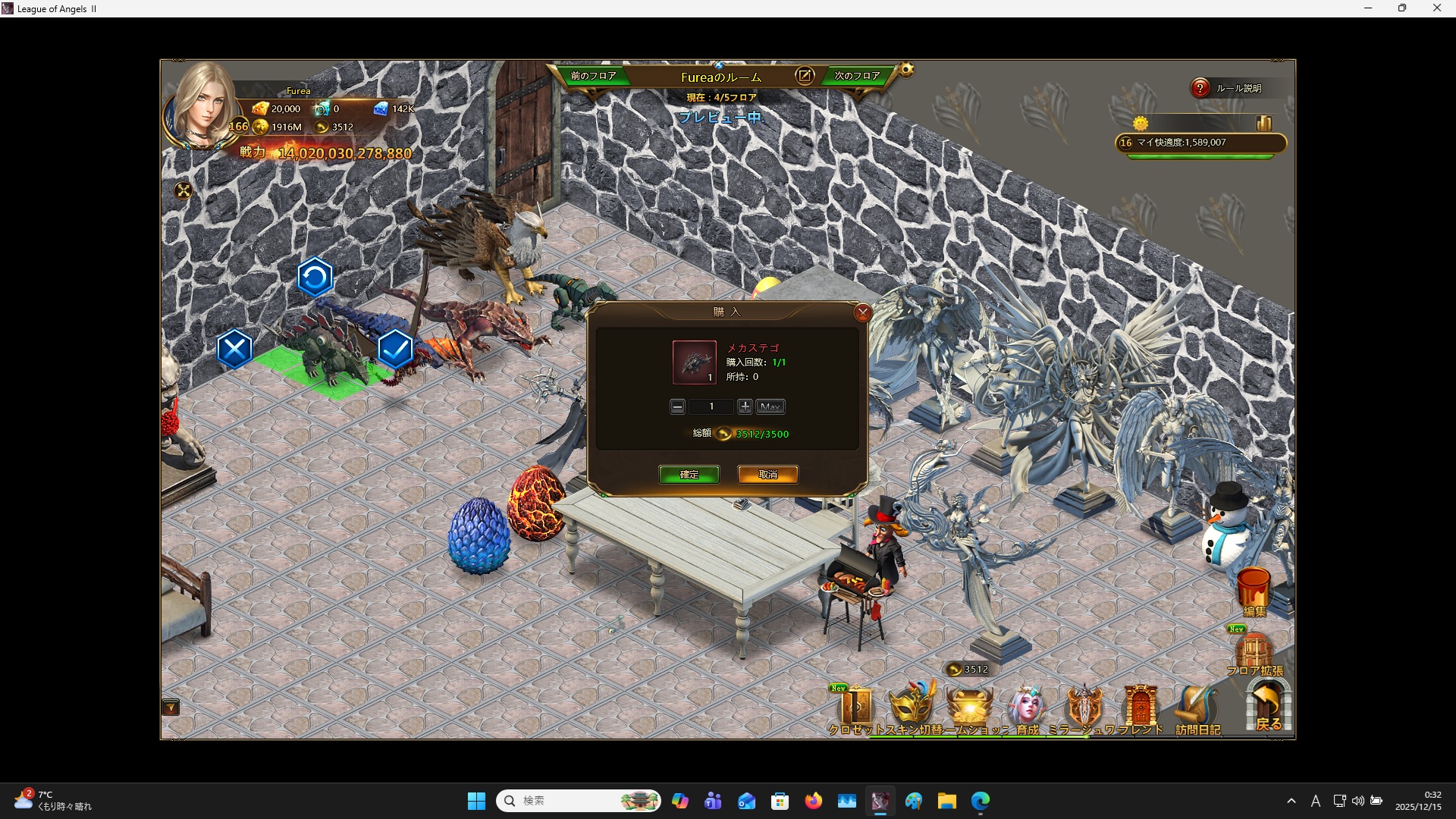This screenshot has height=819, width=1456.
Task: Cancel the purchase with 取消
Action: 767,475
